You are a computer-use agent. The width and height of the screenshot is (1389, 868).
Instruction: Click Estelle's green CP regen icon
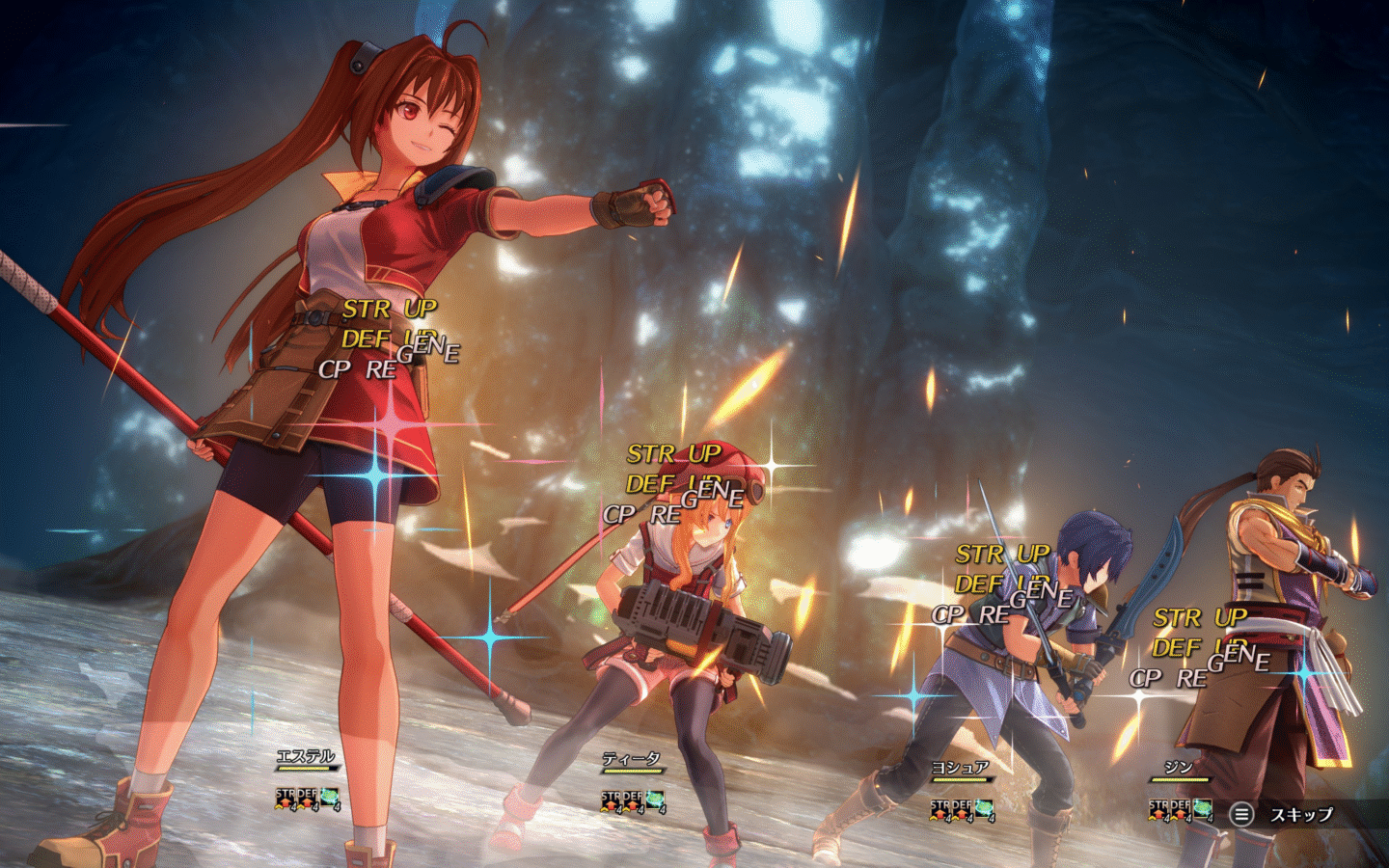tap(330, 799)
